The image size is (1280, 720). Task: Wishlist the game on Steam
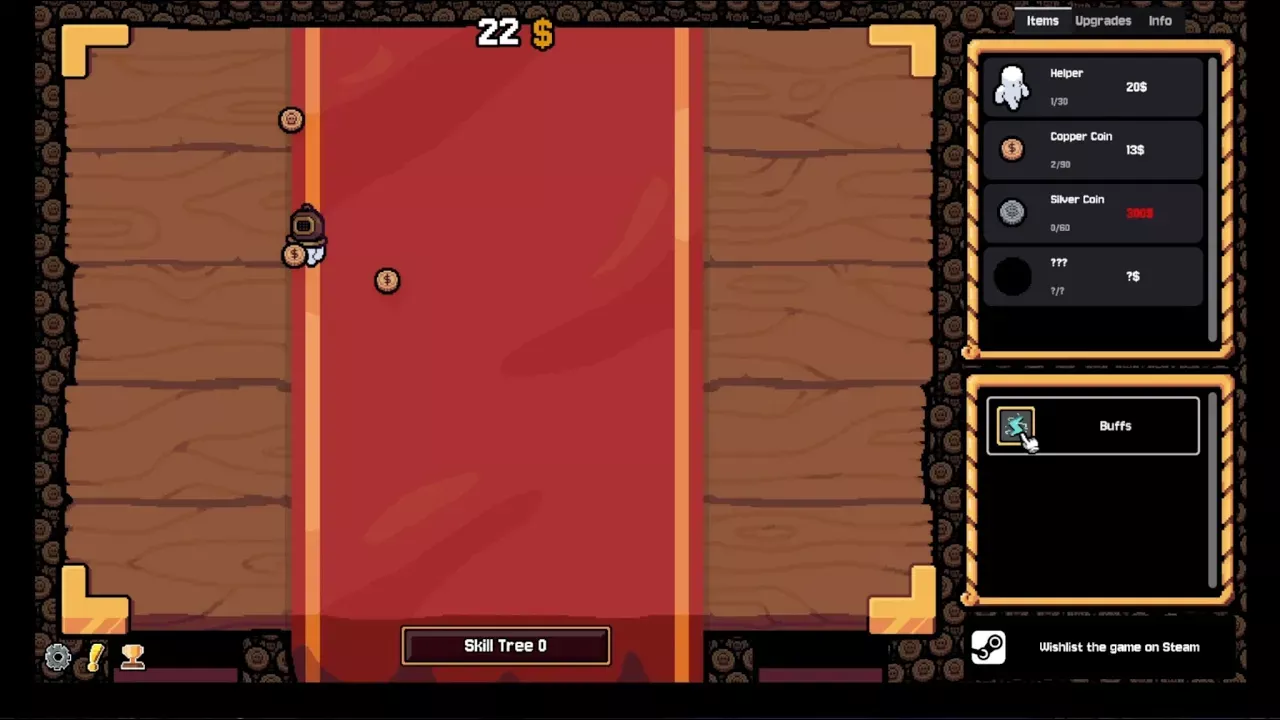click(1100, 647)
